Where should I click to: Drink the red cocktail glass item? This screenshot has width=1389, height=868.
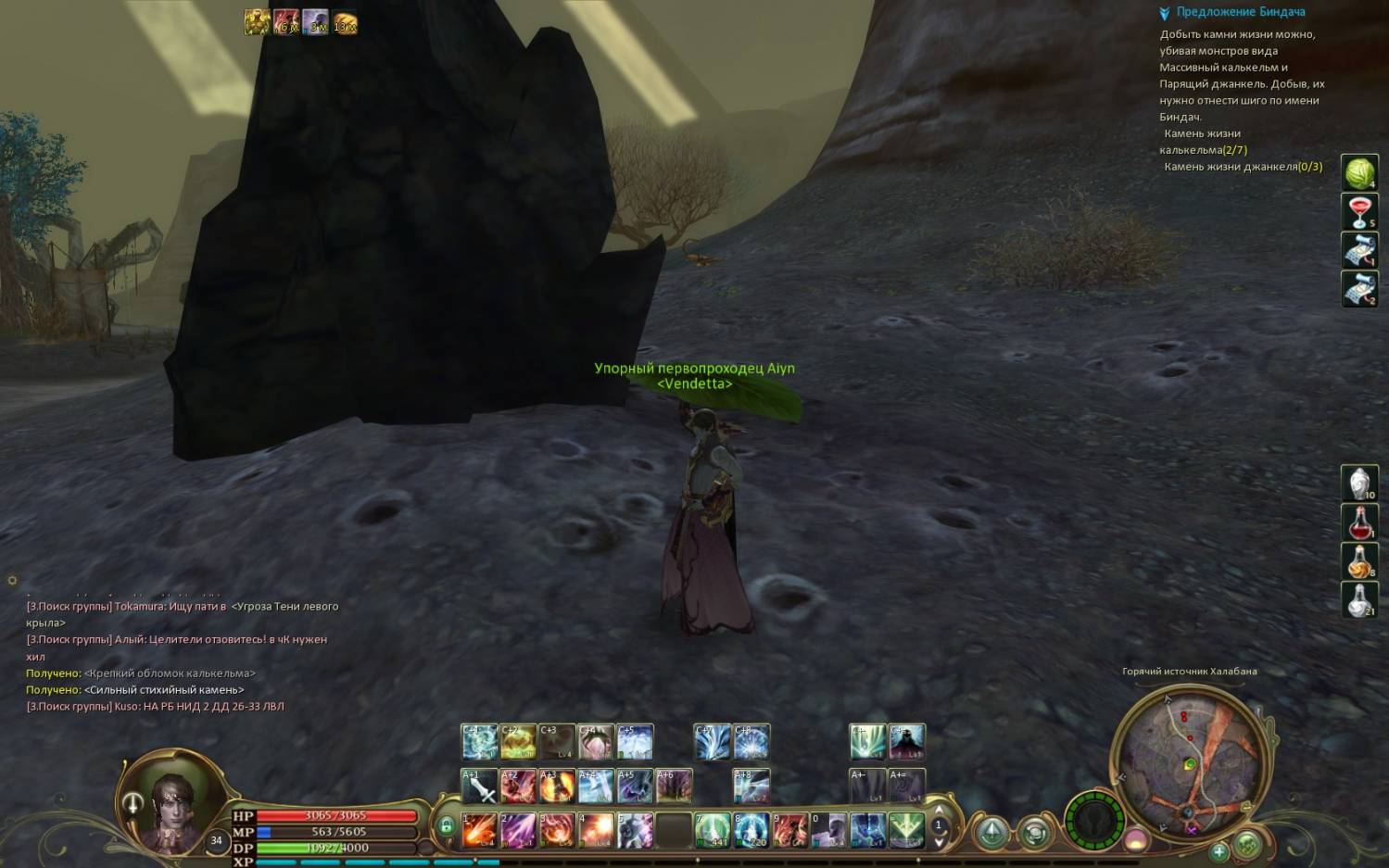click(x=1359, y=212)
